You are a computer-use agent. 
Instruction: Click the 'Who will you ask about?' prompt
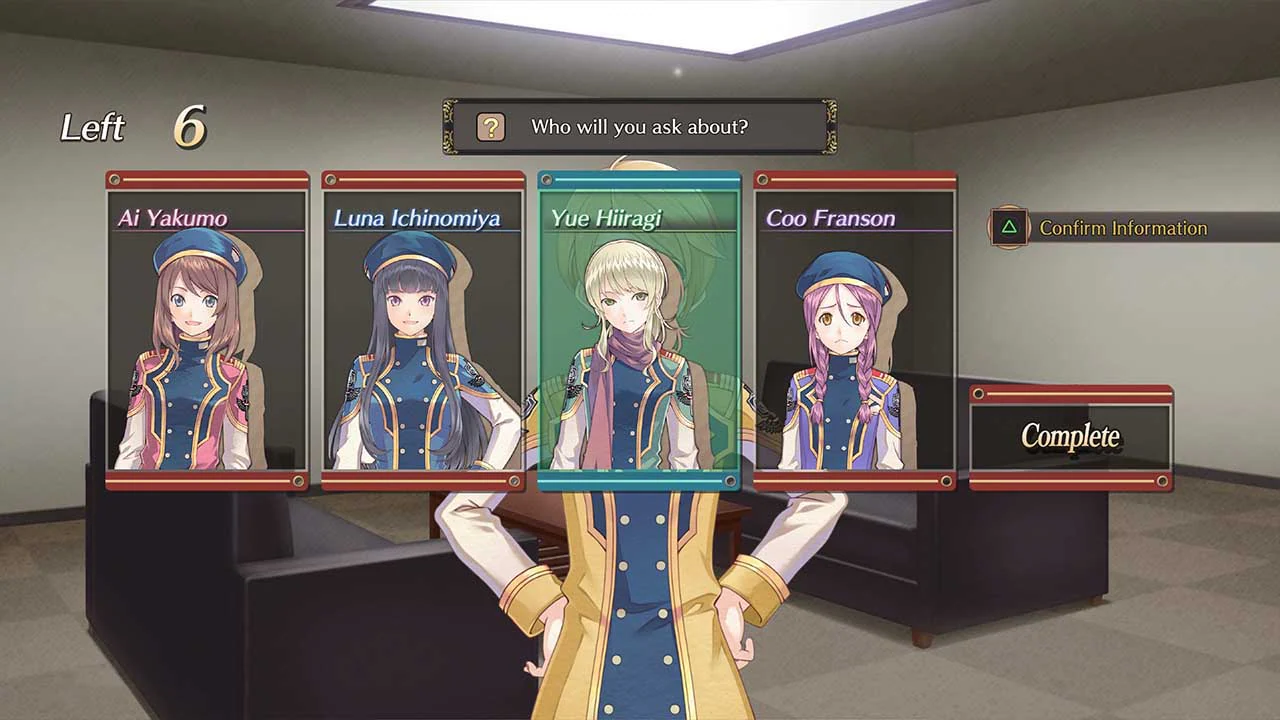640,126
